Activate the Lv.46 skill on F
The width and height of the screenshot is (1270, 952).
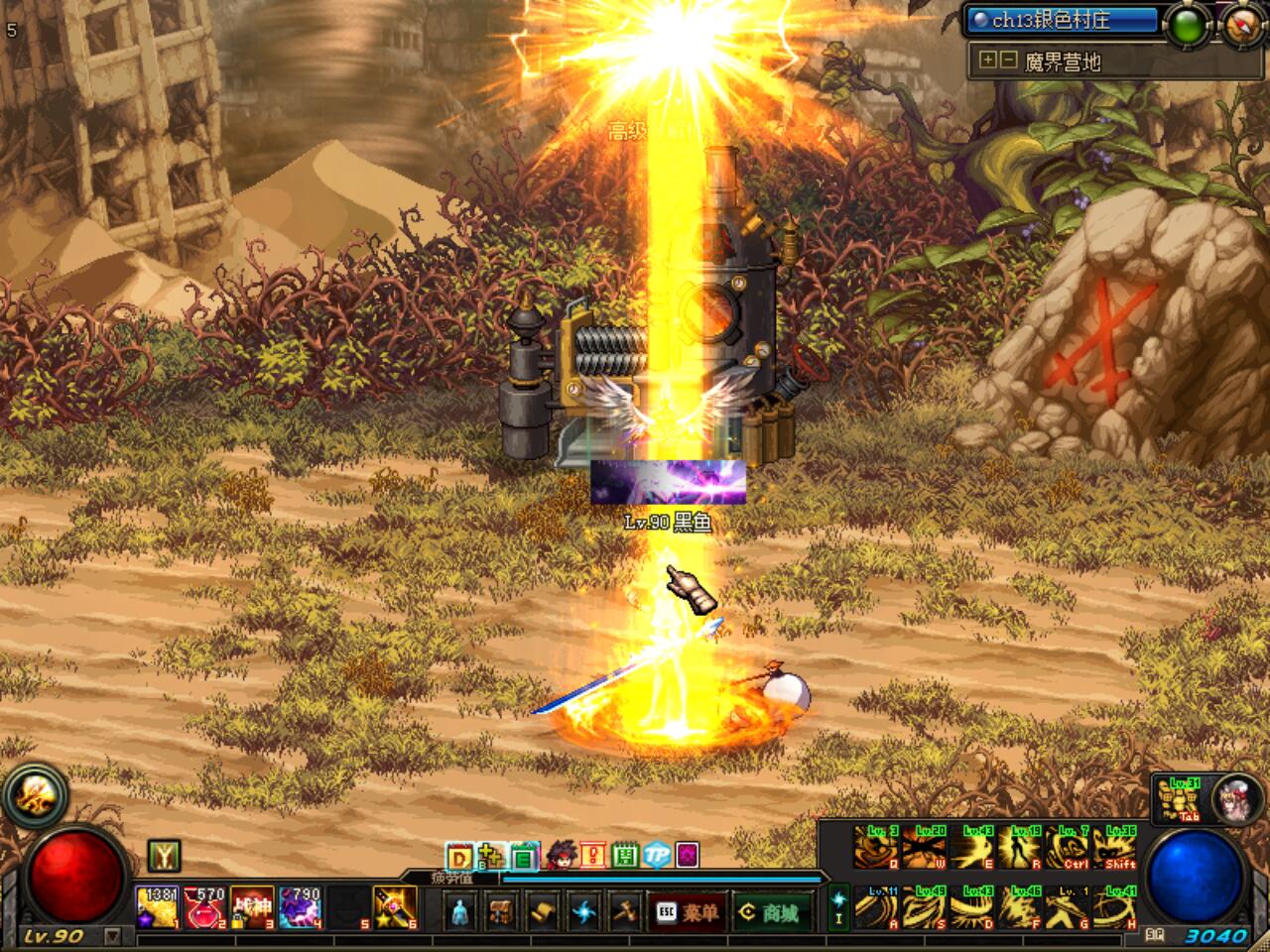tap(1020, 907)
